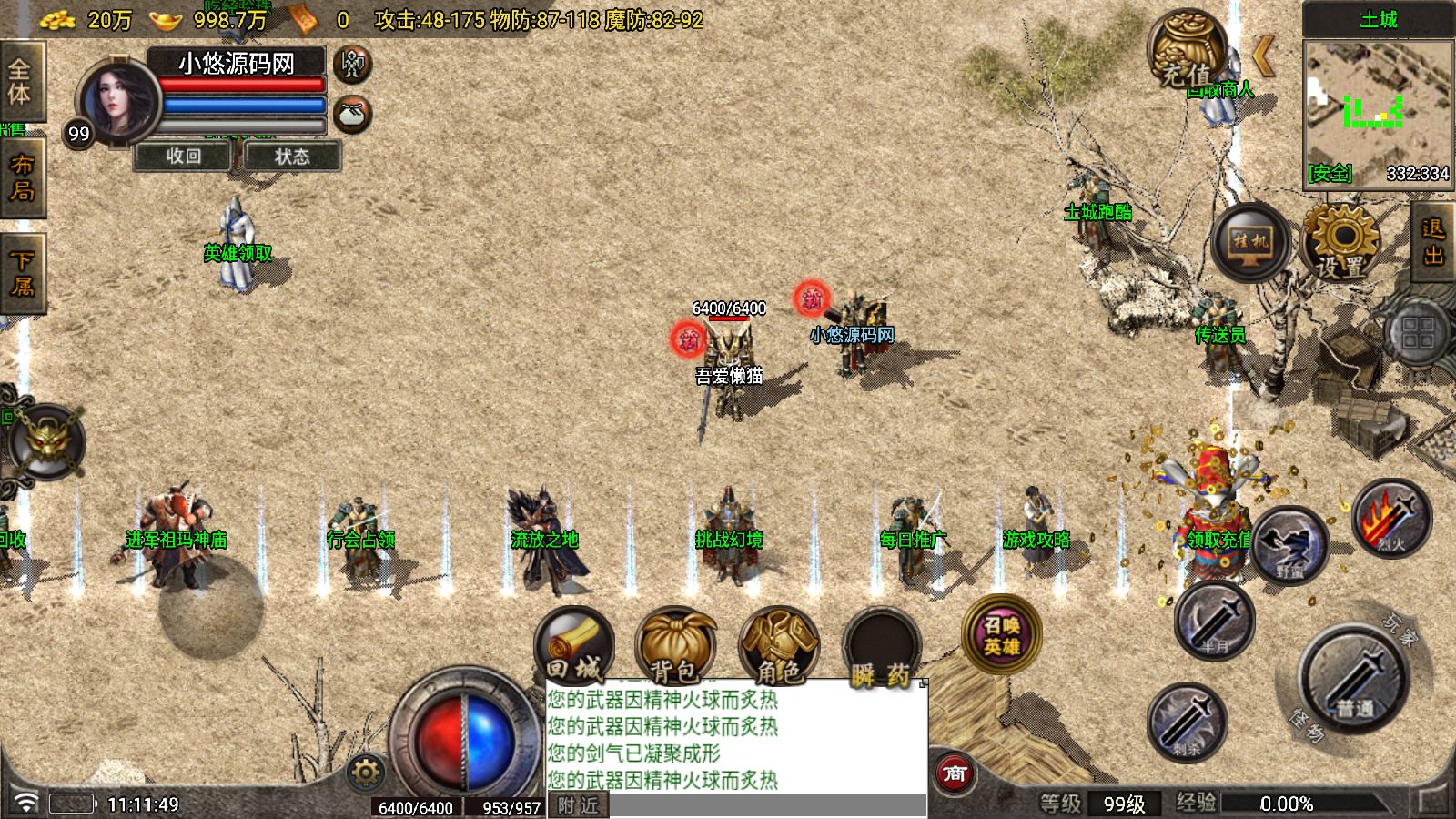The width and height of the screenshot is (1456, 819).
Task: Select the 下属 side tab
Action: (x=22, y=273)
